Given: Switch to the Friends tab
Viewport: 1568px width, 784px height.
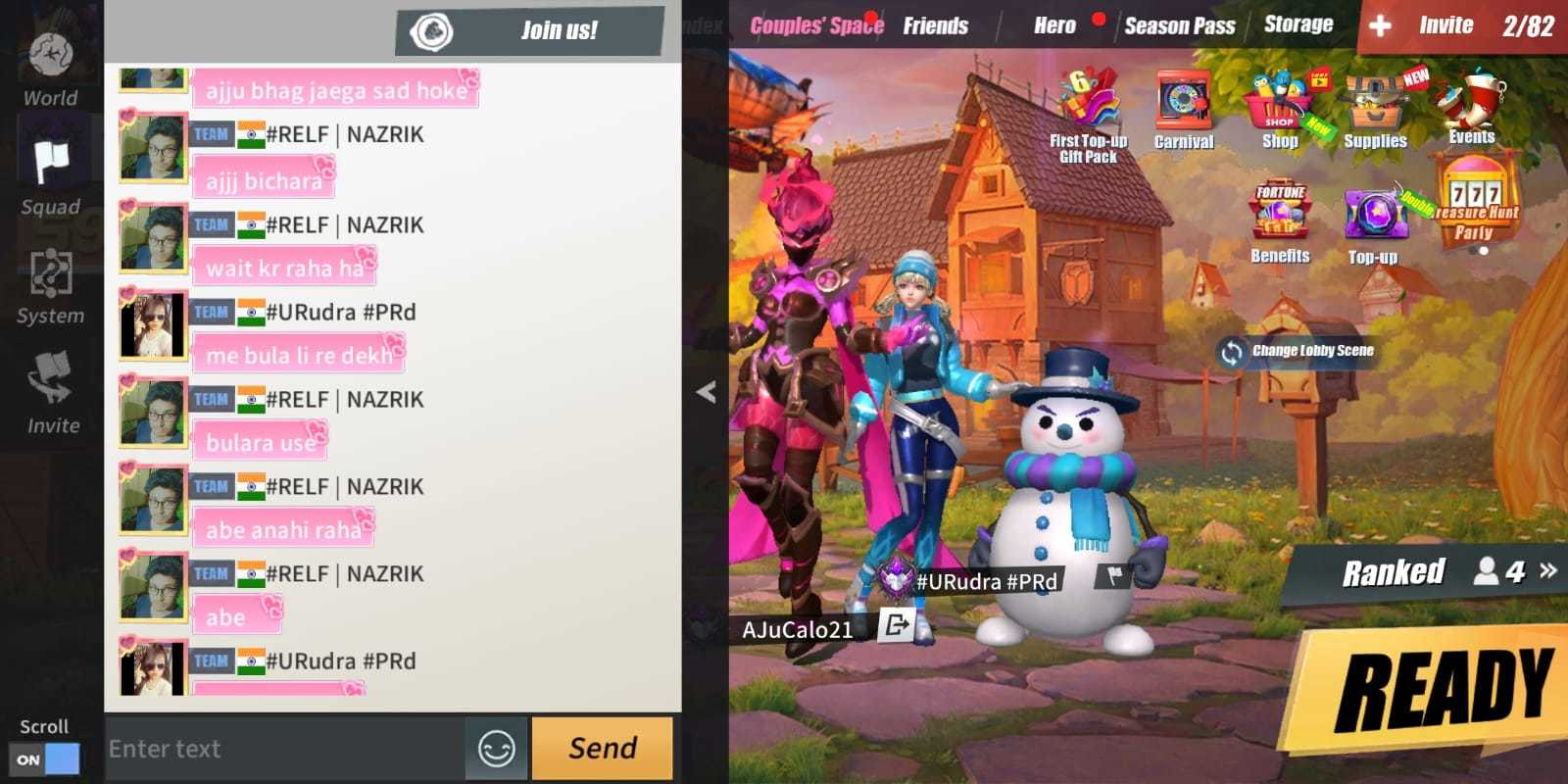Looking at the screenshot, I should [x=936, y=25].
